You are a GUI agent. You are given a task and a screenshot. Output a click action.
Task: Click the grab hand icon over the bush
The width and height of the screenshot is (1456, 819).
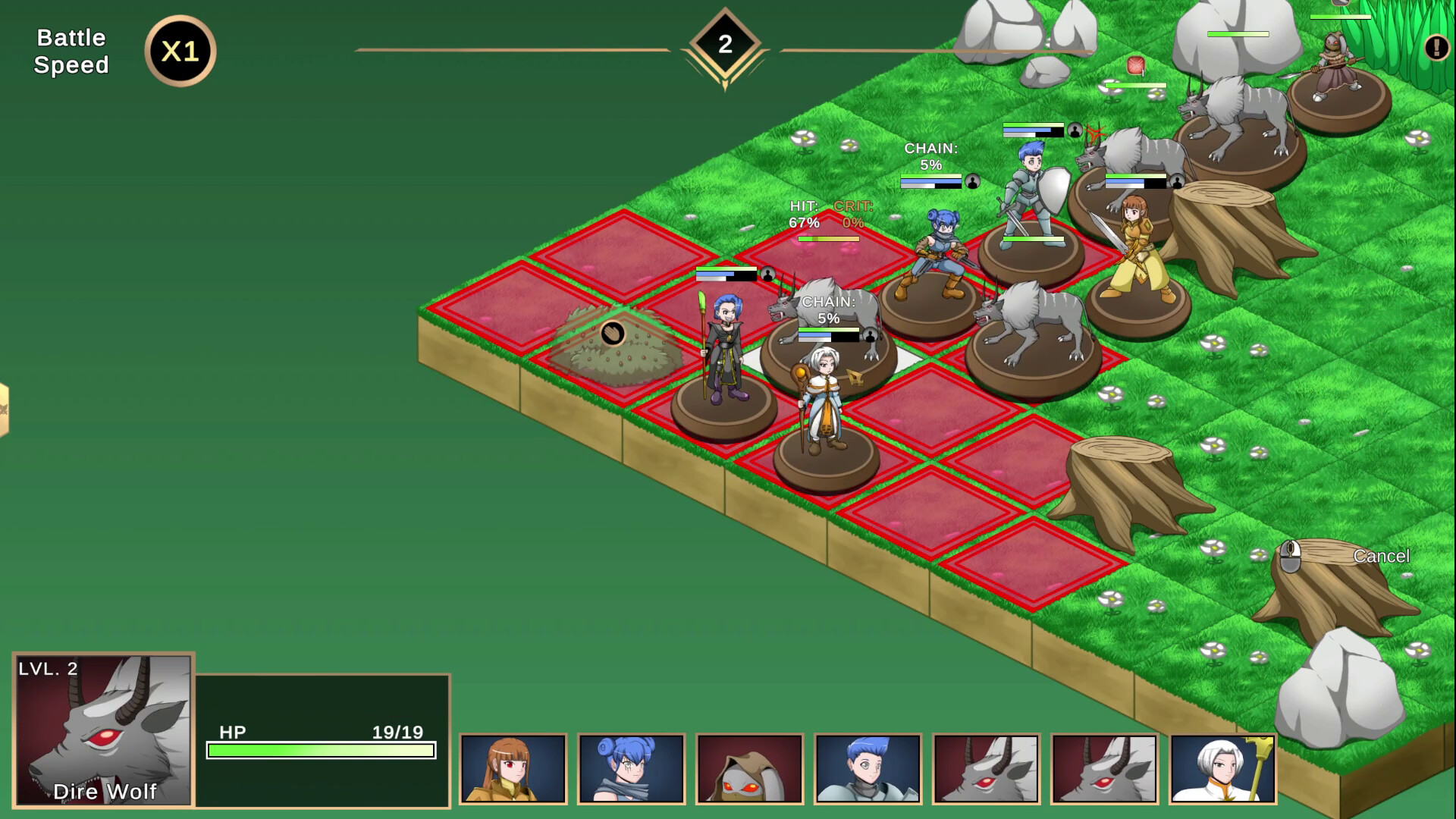(614, 334)
